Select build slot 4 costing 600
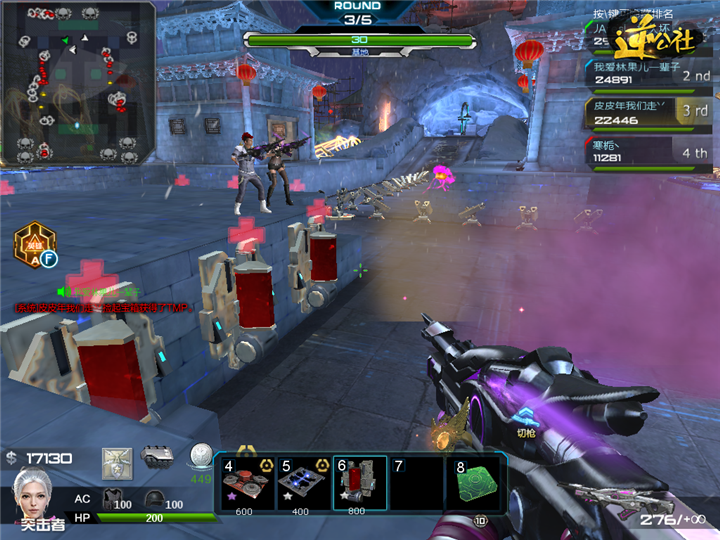This screenshot has width=720, height=540. click(x=247, y=482)
